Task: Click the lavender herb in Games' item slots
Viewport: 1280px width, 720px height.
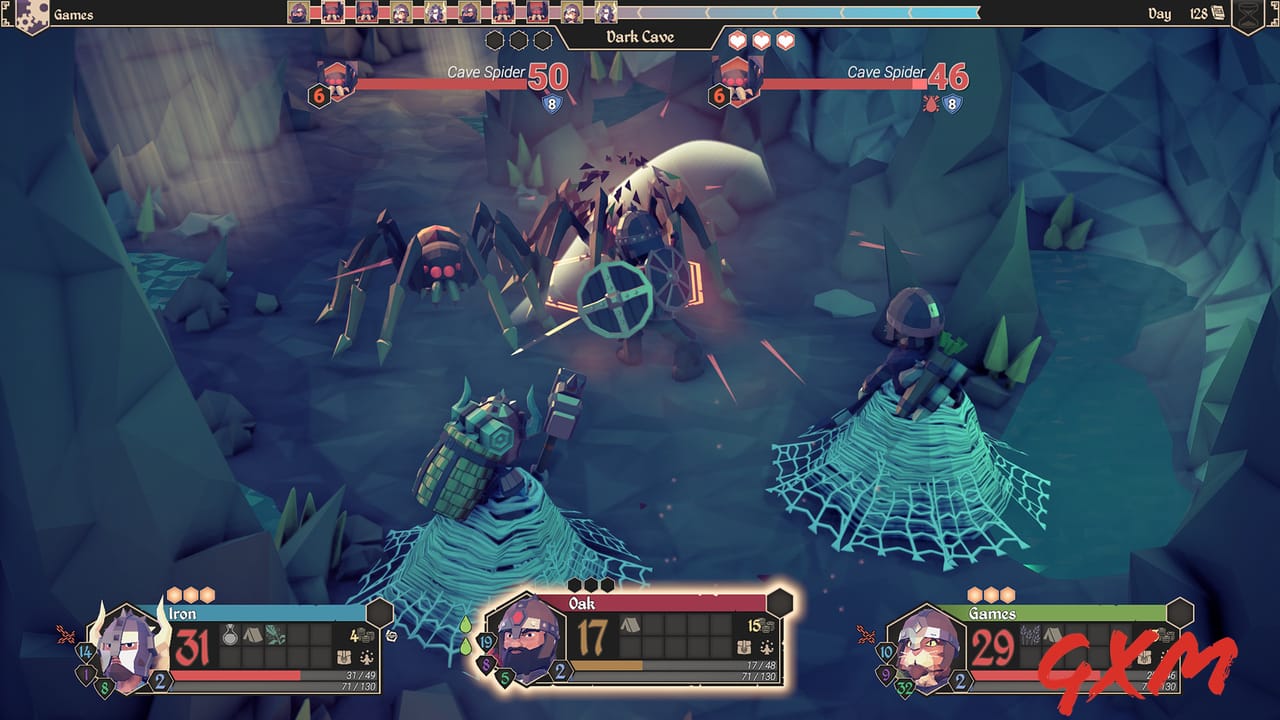Action: pyautogui.click(x=1030, y=636)
